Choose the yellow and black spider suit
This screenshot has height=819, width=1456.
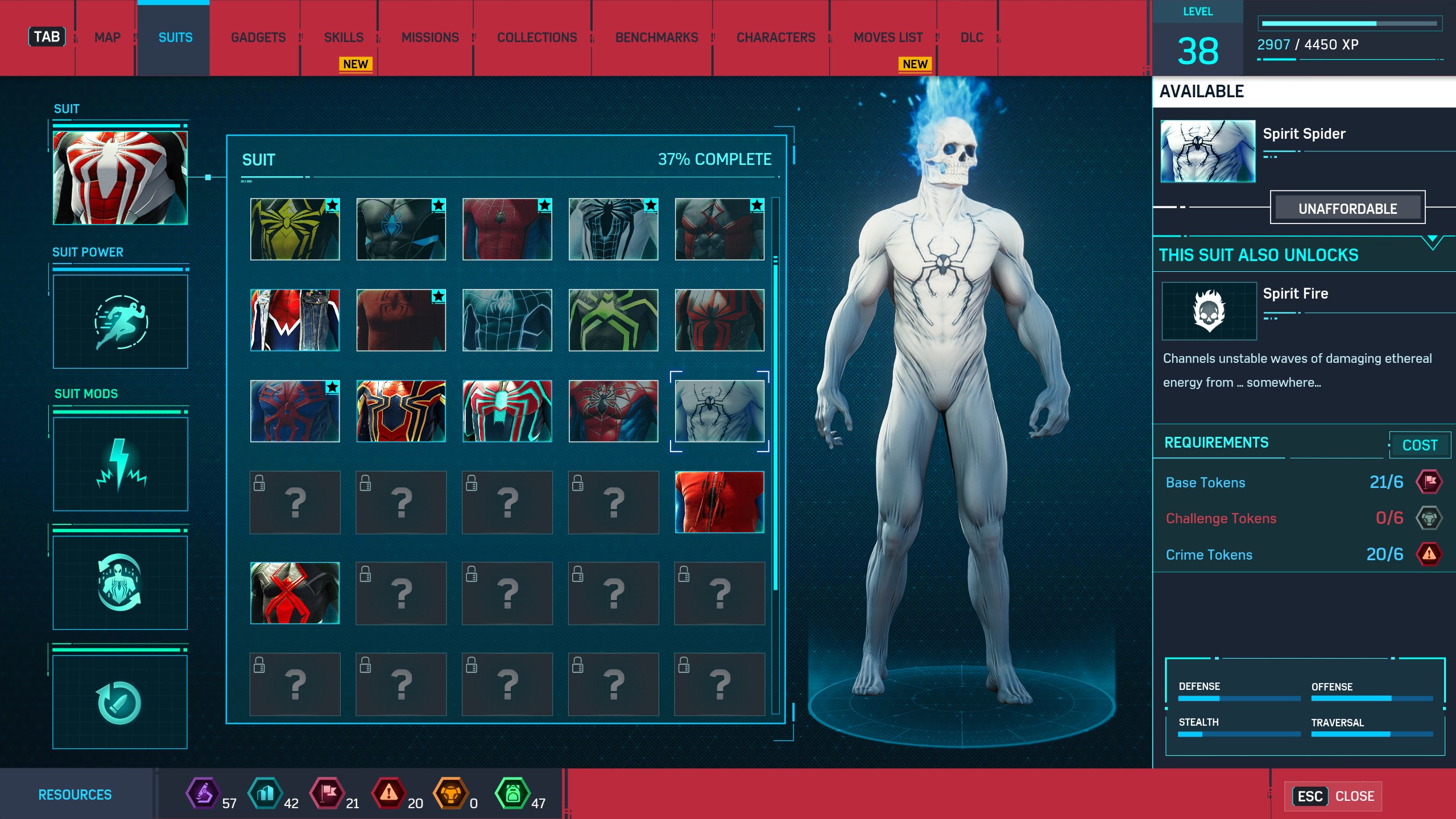(x=295, y=229)
